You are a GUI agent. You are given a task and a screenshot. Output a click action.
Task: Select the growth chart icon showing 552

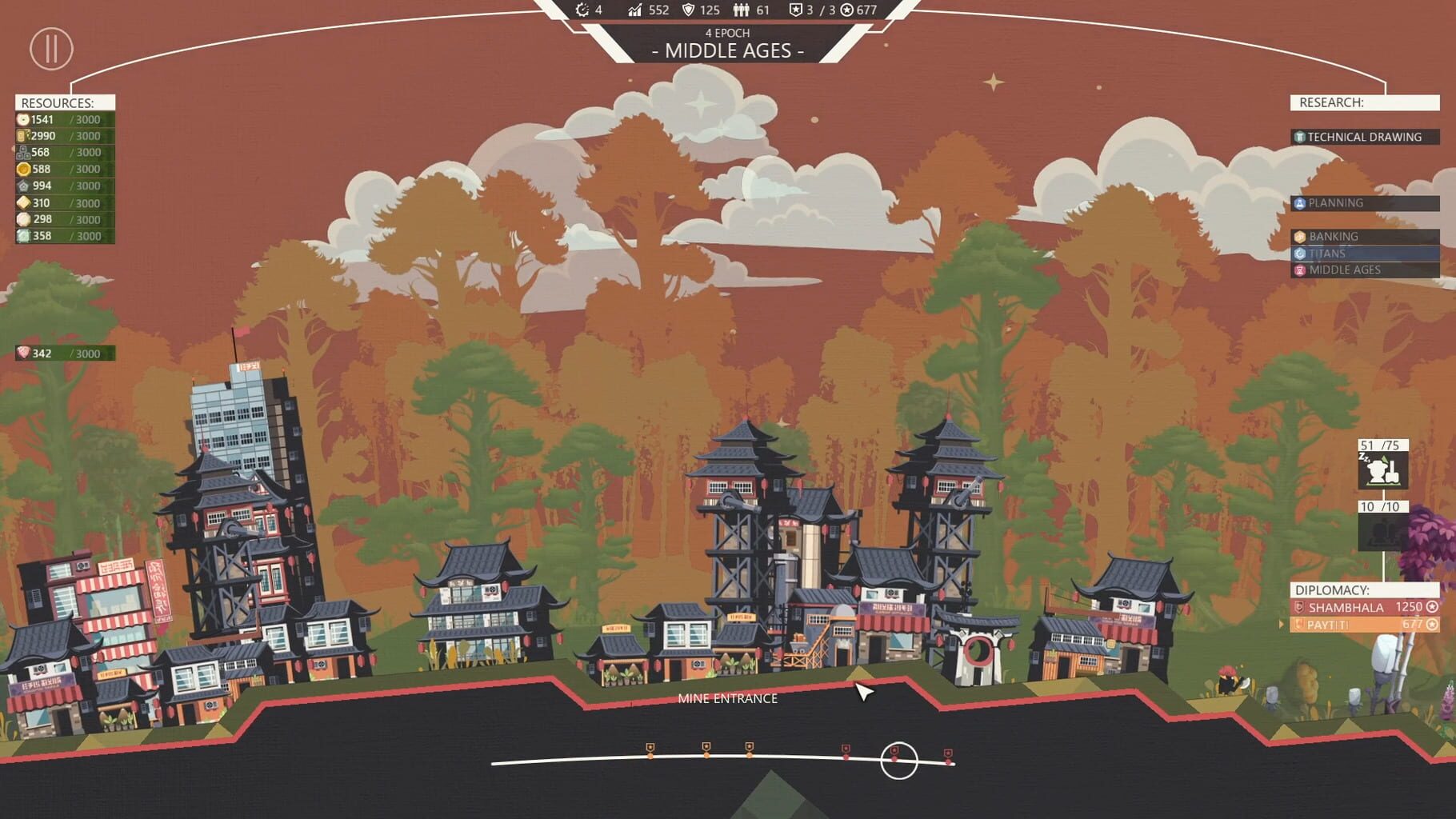(x=634, y=10)
